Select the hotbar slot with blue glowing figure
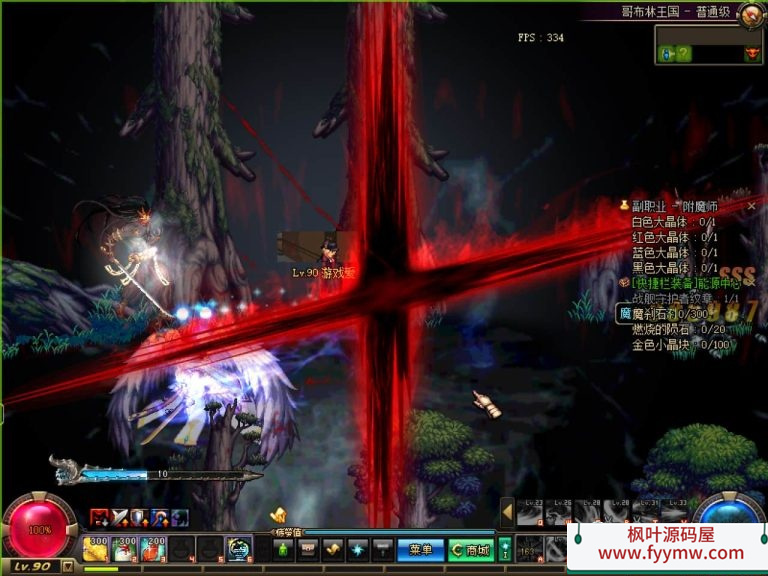 239,548
